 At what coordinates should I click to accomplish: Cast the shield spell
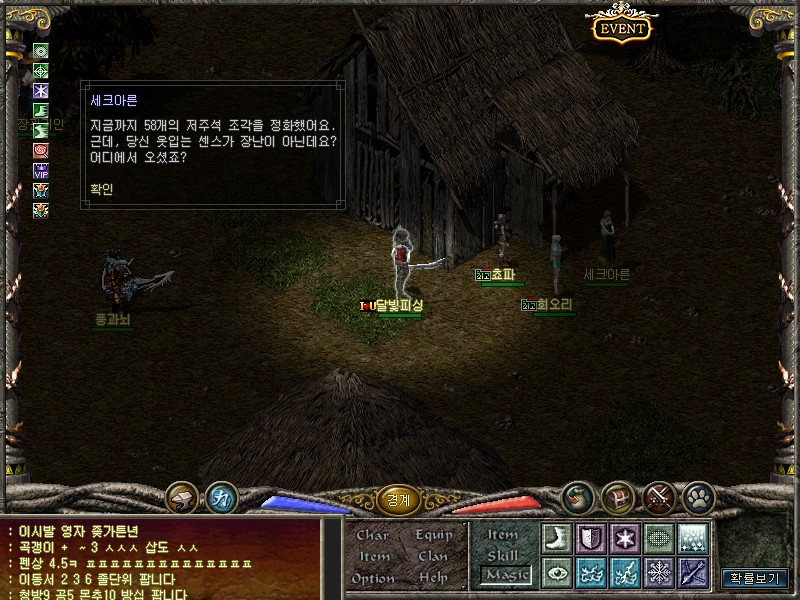click(590, 537)
